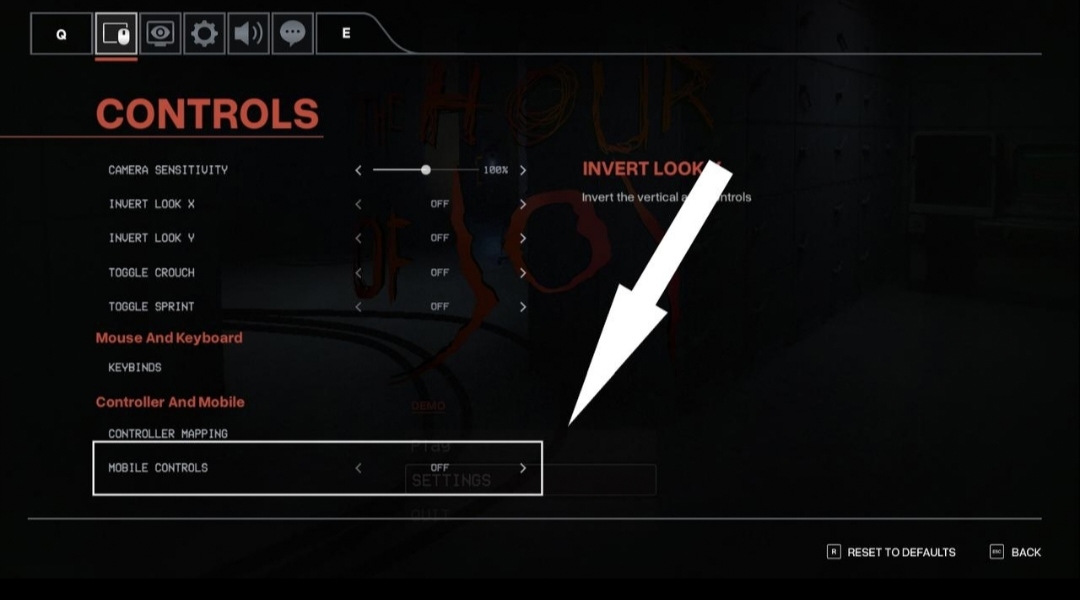Screen dimensions: 1080x600
Task: Decrease camera sensitivity with left arrow
Action: [358, 170]
